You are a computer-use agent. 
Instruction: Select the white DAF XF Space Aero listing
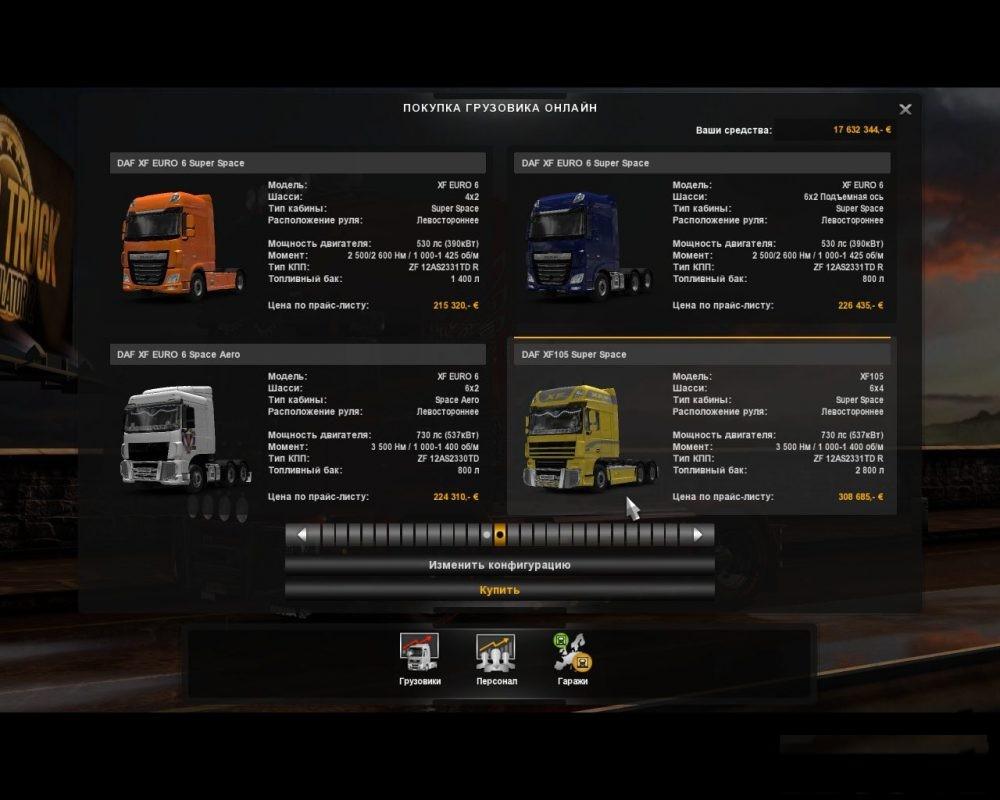pos(297,432)
